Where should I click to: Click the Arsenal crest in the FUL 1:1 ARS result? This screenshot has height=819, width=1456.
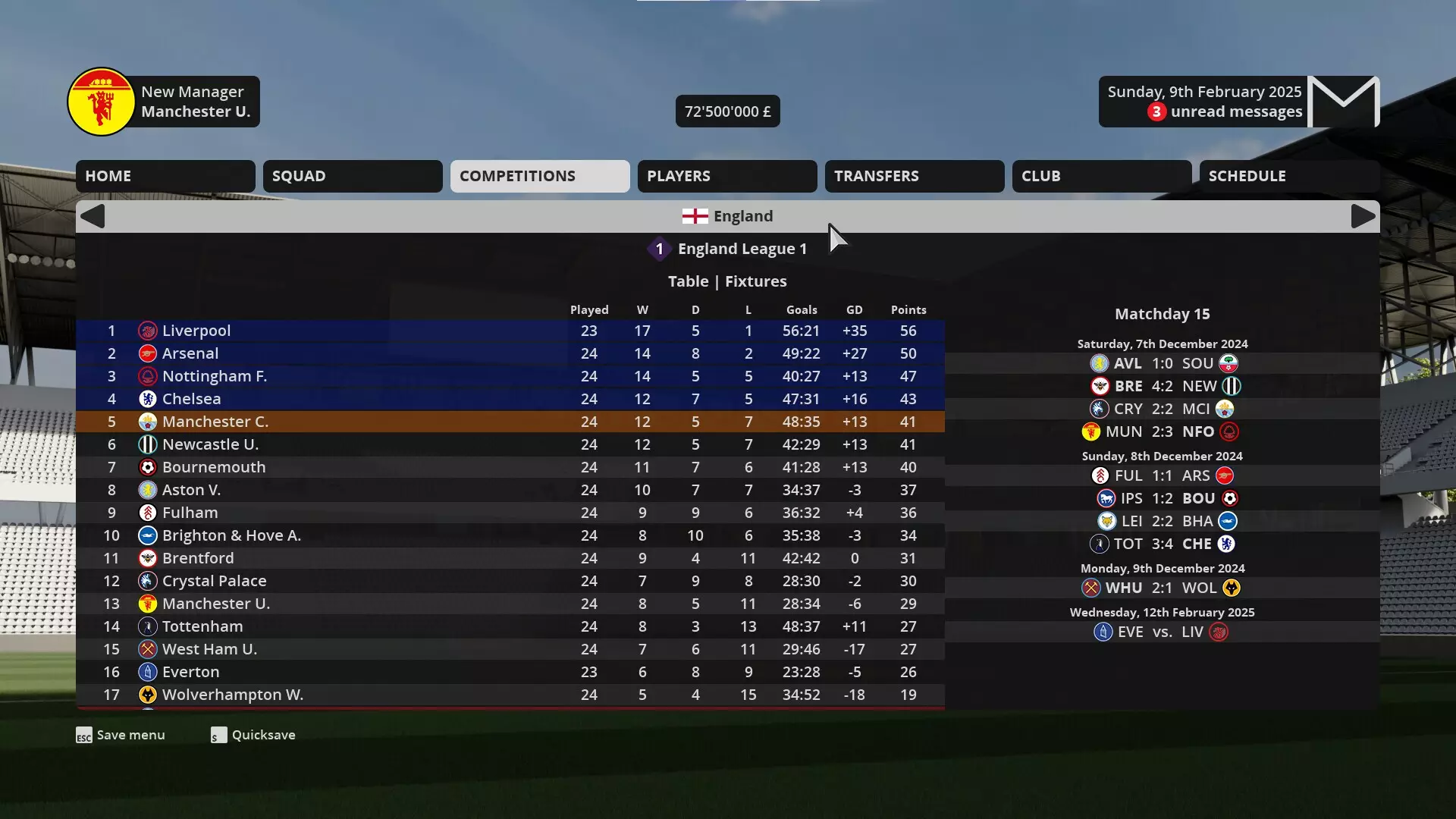pyautogui.click(x=1224, y=475)
